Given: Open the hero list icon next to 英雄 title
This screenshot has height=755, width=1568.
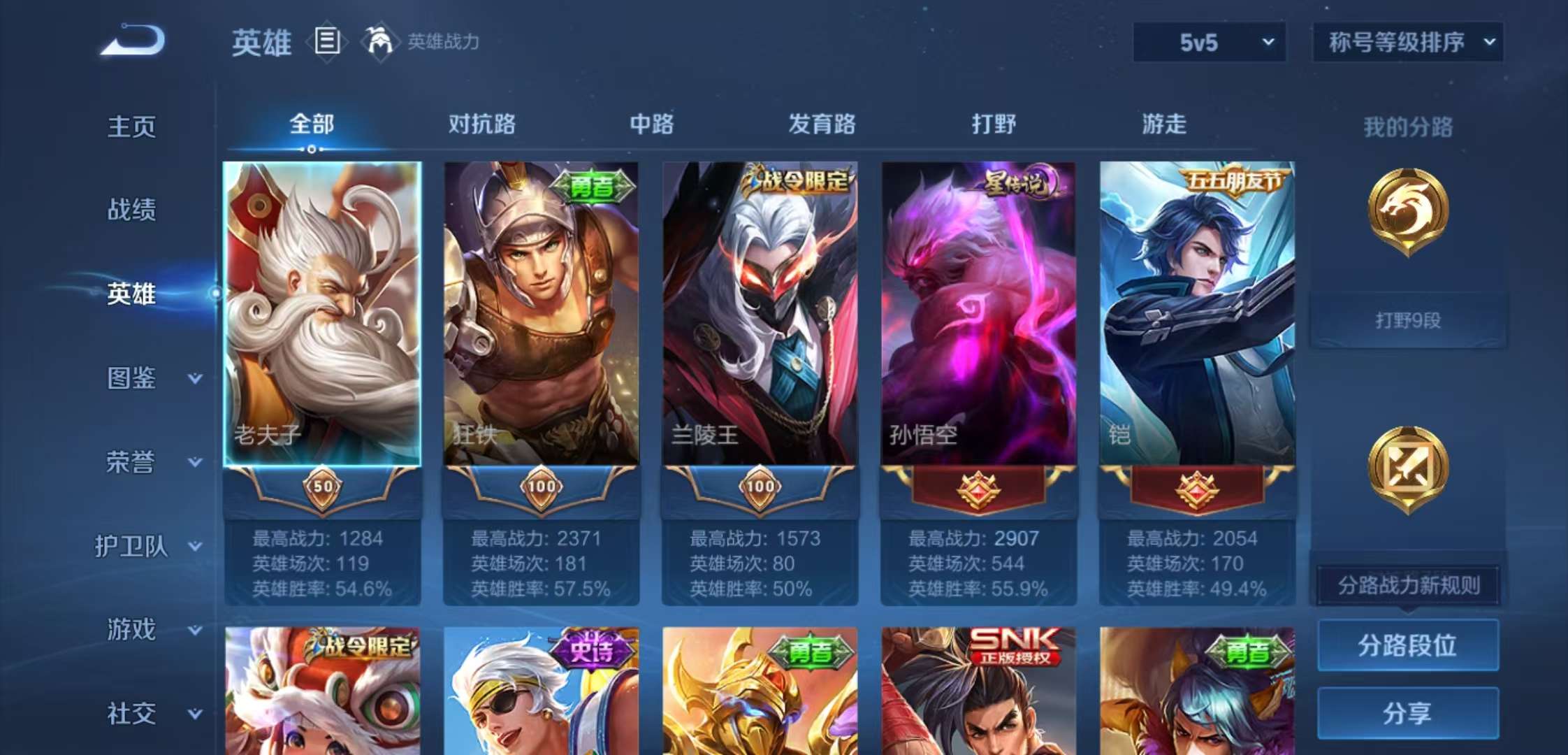Looking at the screenshot, I should 326,42.
